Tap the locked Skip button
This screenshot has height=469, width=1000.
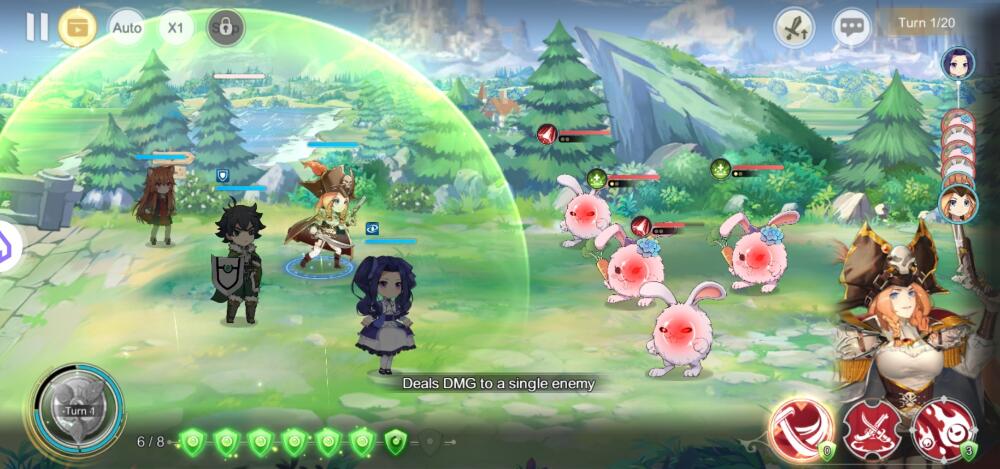[x=226, y=27]
